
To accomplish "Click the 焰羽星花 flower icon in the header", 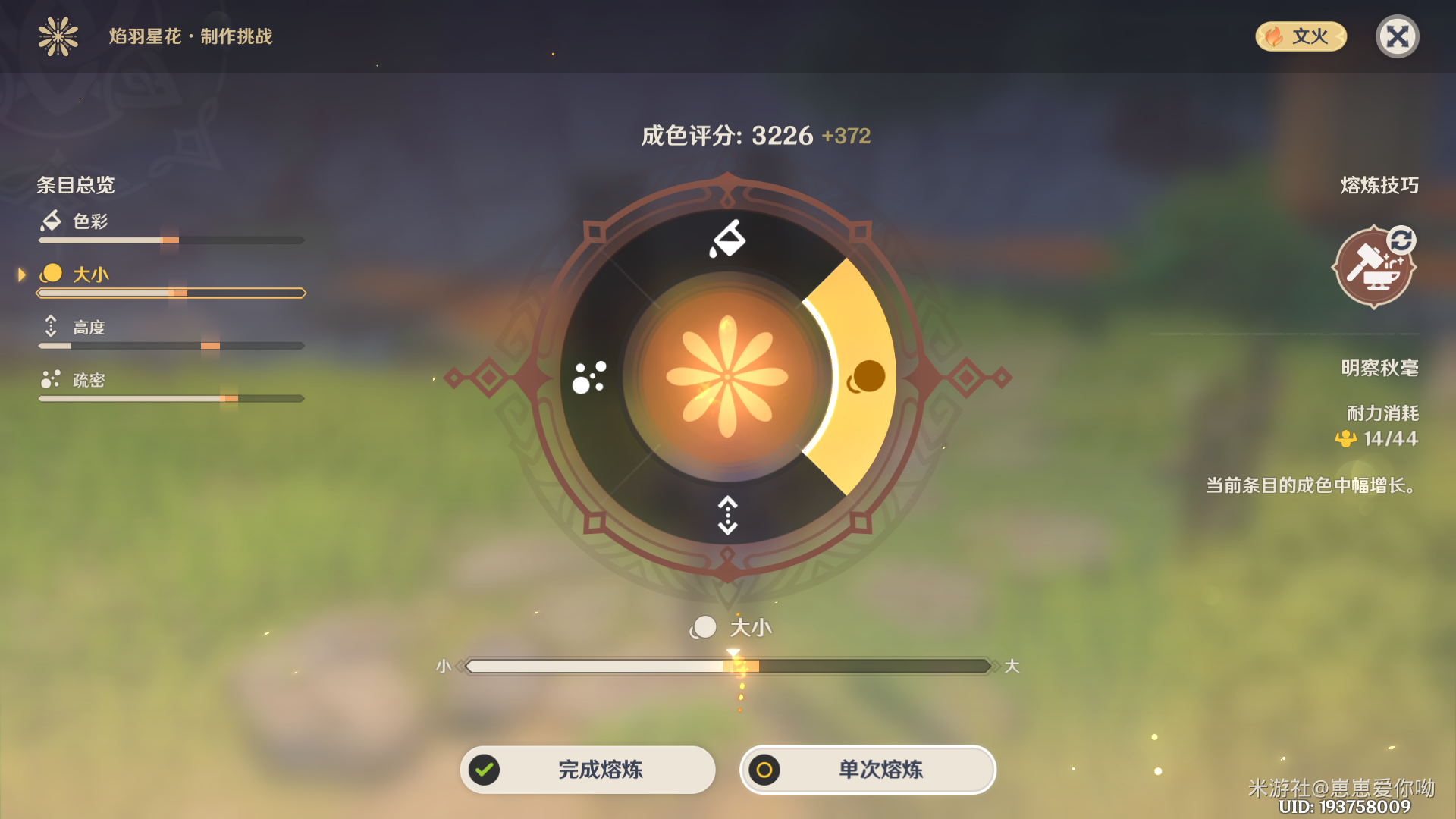I will [x=57, y=36].
